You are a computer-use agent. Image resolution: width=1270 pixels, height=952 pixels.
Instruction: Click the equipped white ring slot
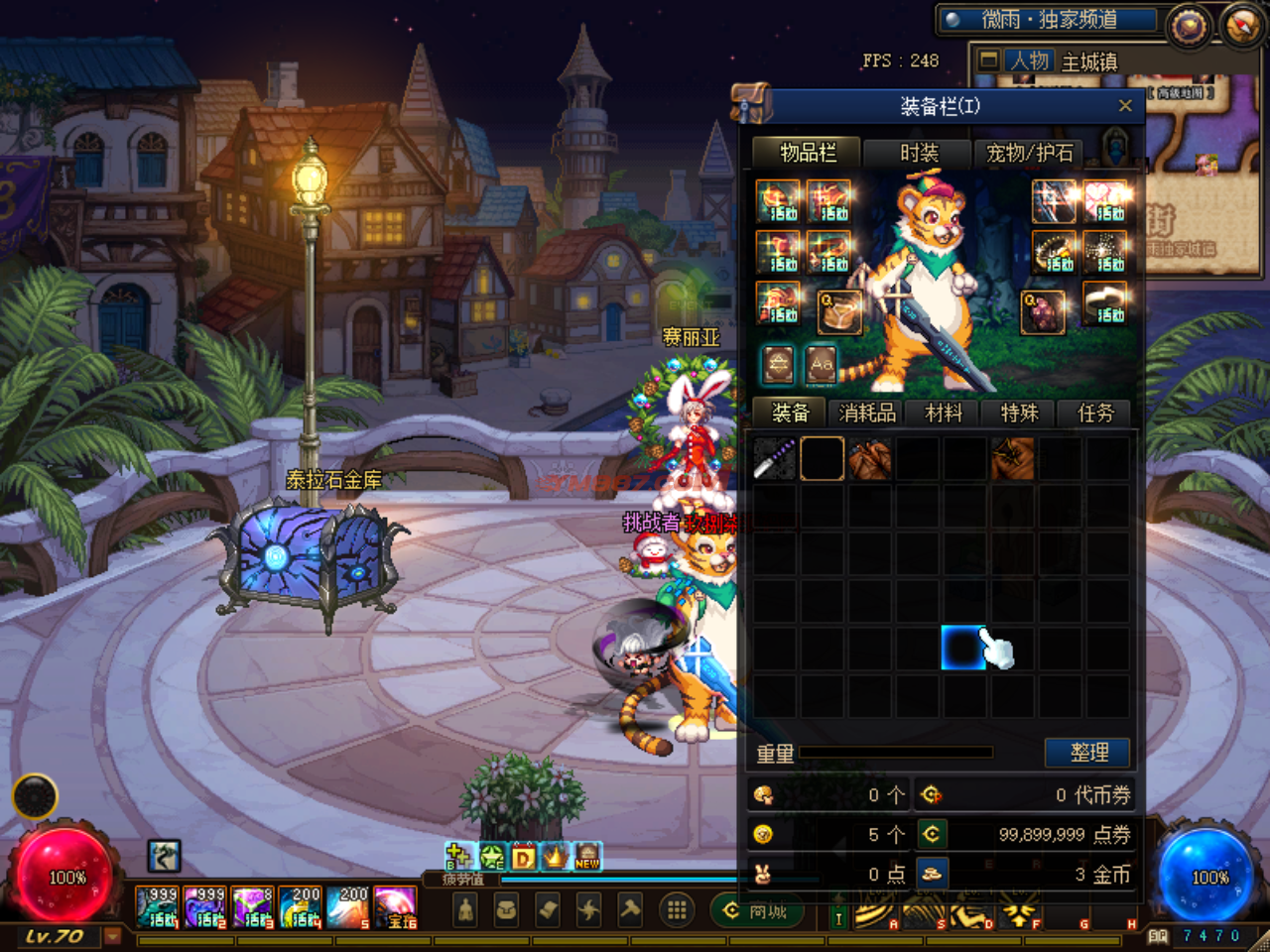pos(1105,303)
